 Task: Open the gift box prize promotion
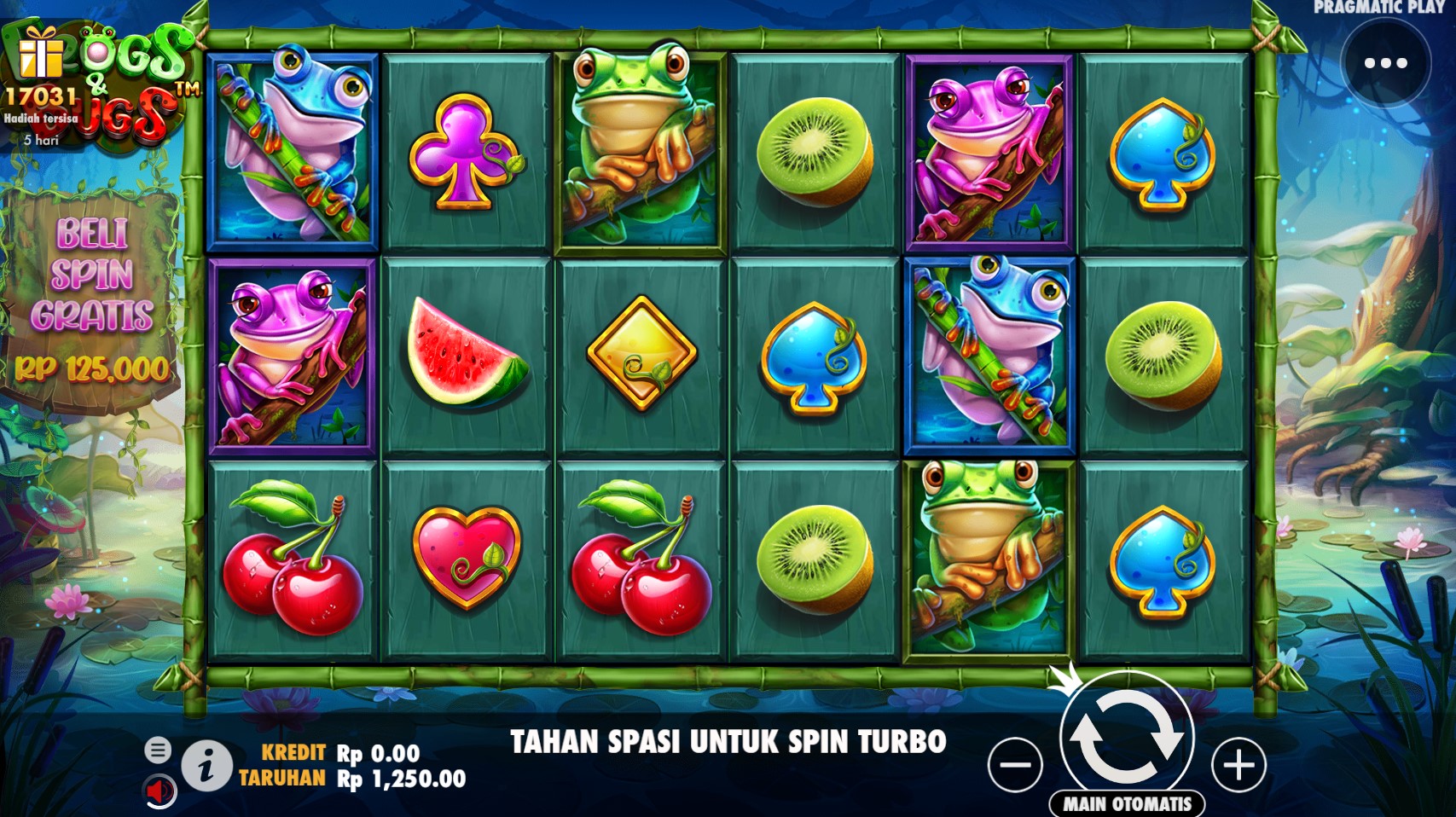[41, 53]
